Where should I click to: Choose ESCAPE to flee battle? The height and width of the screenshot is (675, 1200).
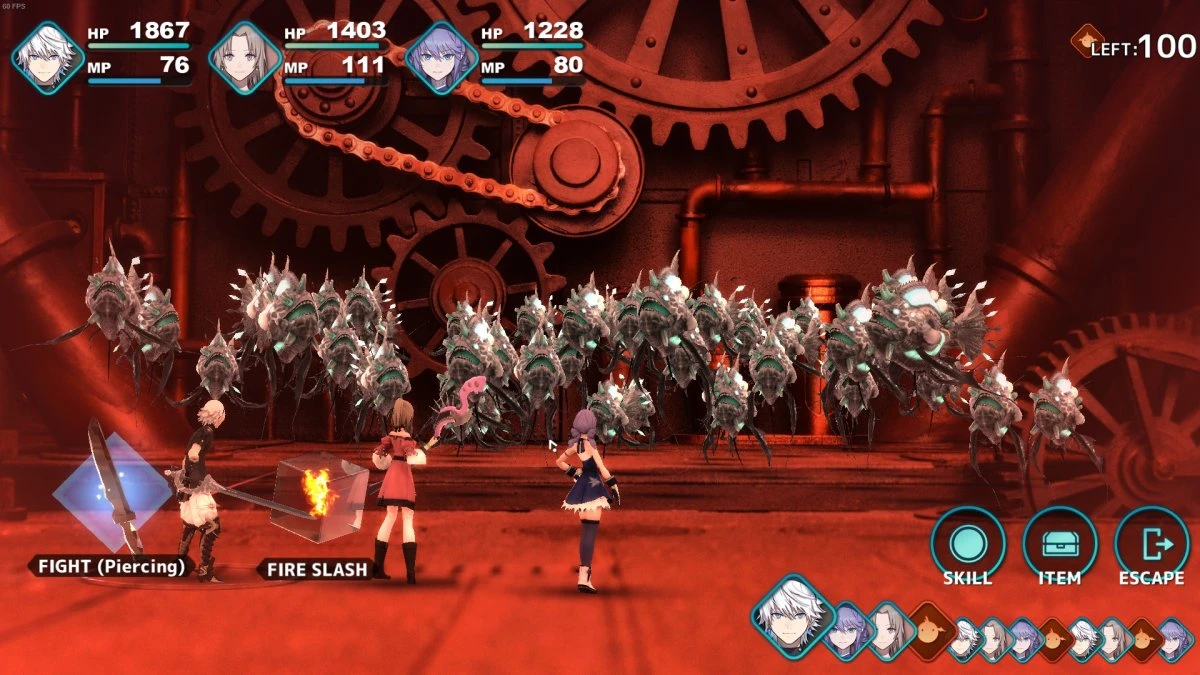coord(1151,544)
